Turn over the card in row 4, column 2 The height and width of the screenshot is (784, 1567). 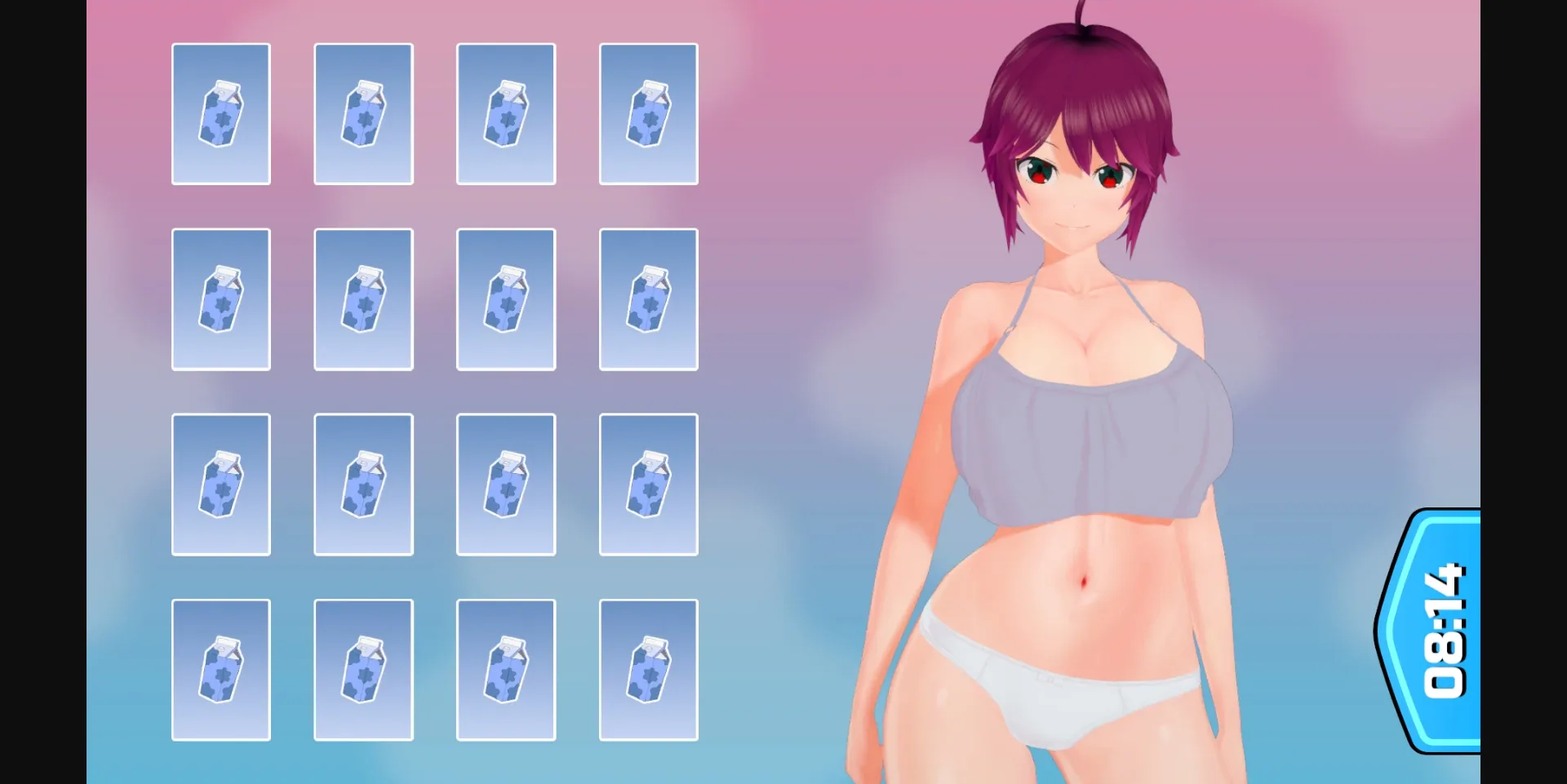tap(363, 671)
